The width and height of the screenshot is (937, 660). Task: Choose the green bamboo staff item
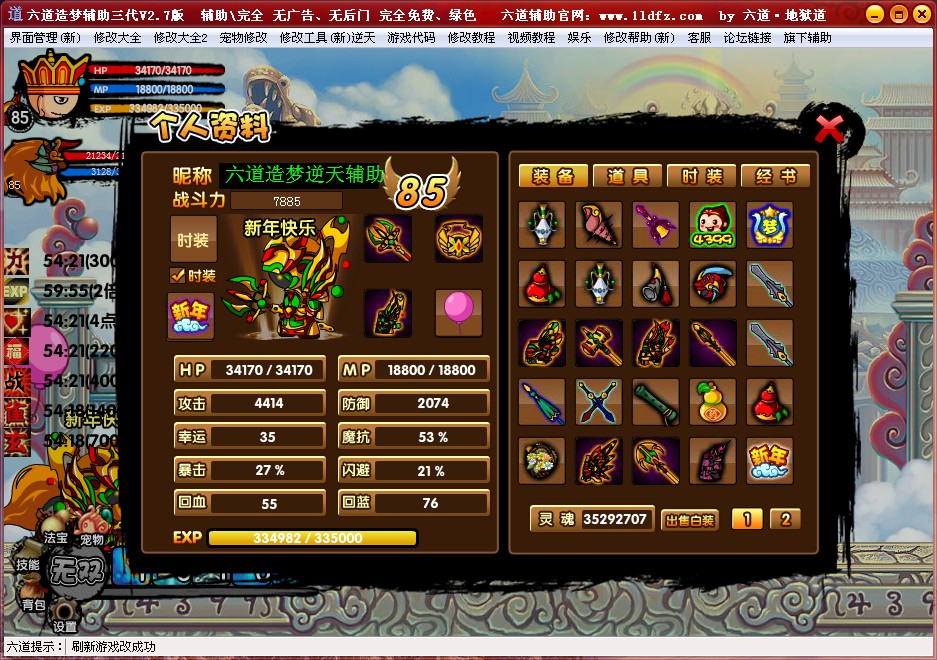(655, 401)
